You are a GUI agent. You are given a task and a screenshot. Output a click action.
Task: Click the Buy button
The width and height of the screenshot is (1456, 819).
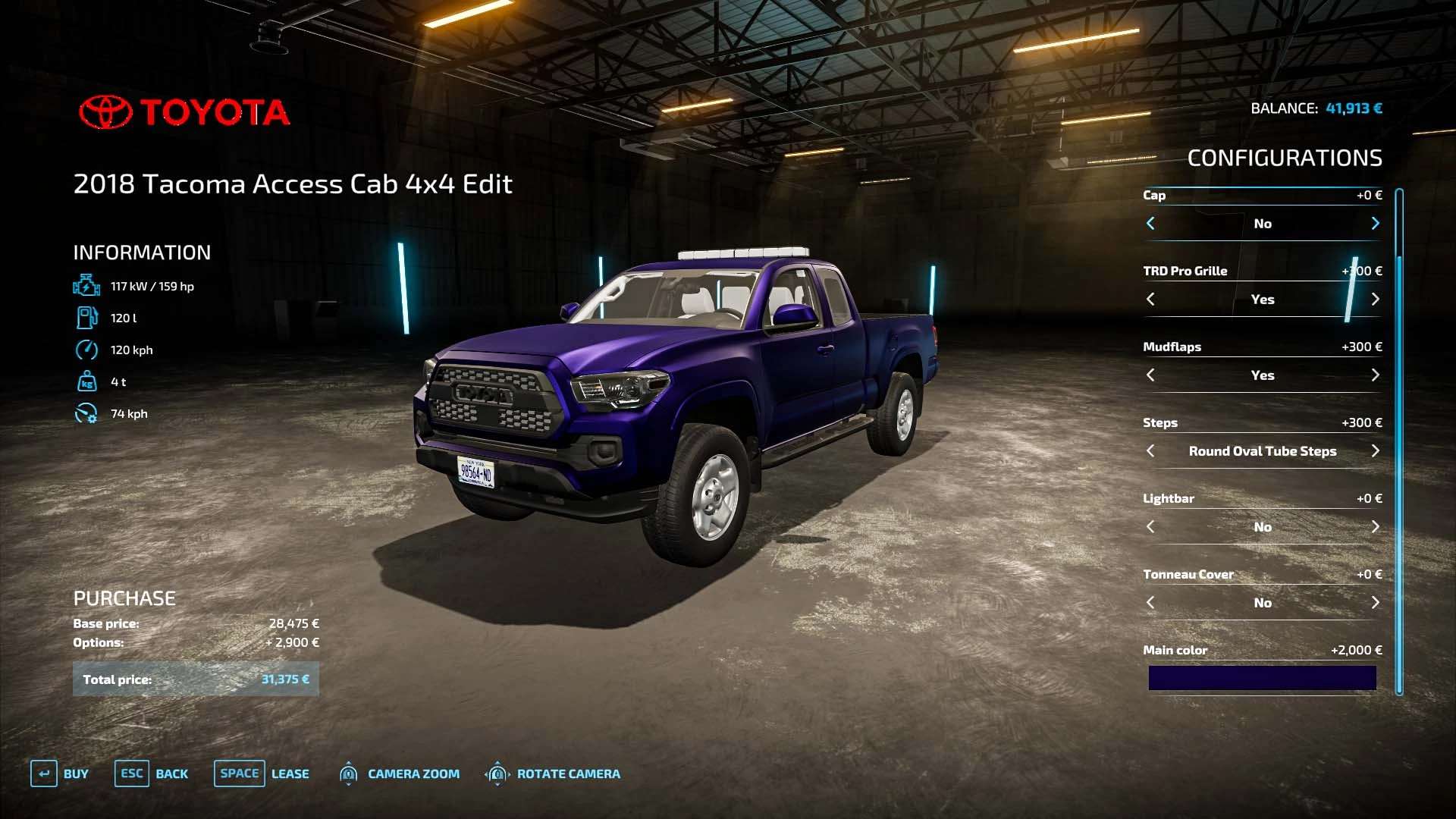point(60,773)
